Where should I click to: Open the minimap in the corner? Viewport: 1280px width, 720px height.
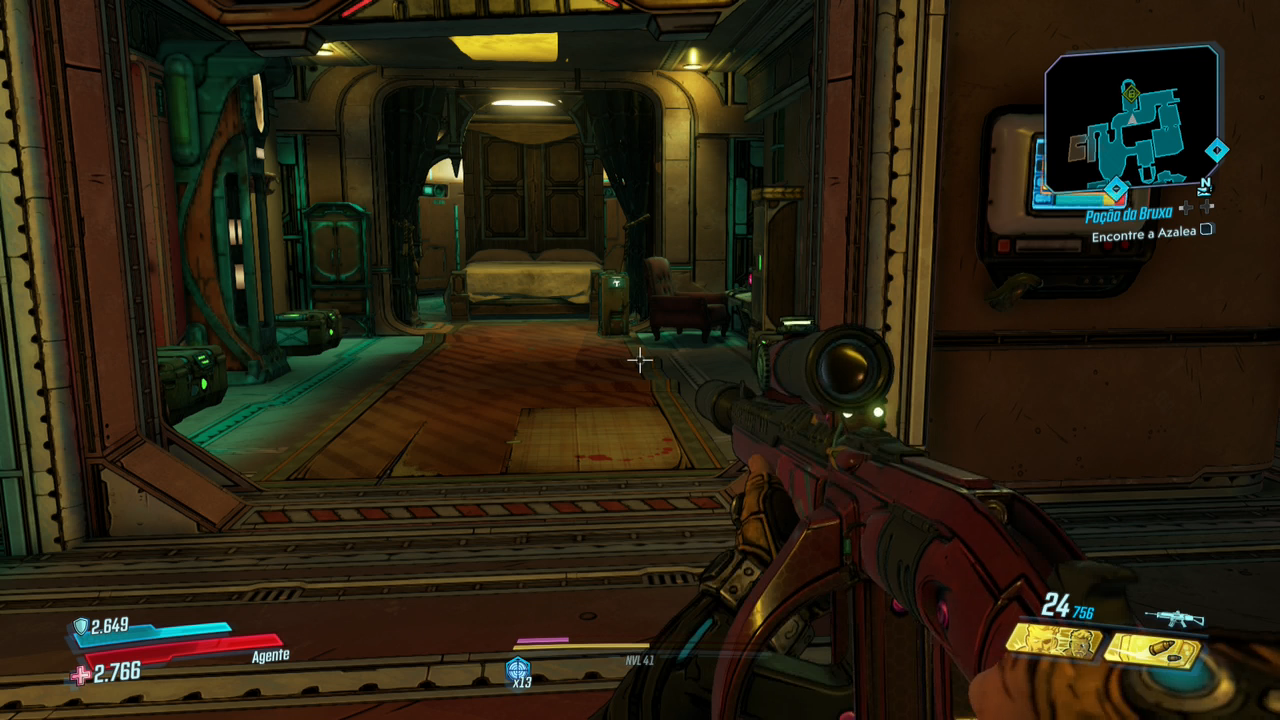tap(1131, 118)
